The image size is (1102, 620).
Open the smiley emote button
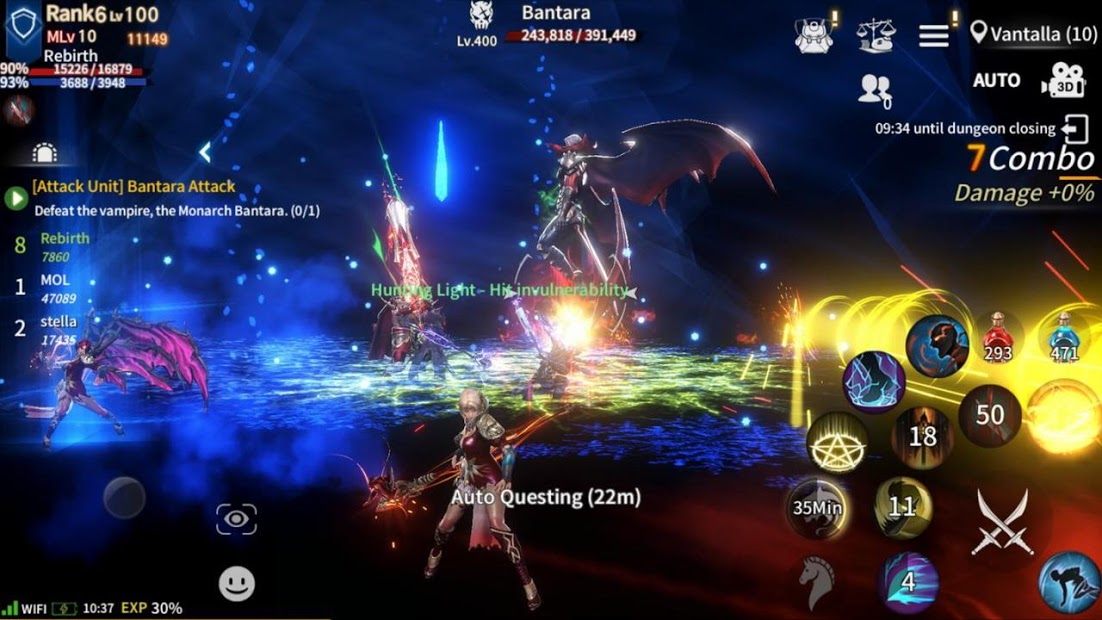[237, 583]
